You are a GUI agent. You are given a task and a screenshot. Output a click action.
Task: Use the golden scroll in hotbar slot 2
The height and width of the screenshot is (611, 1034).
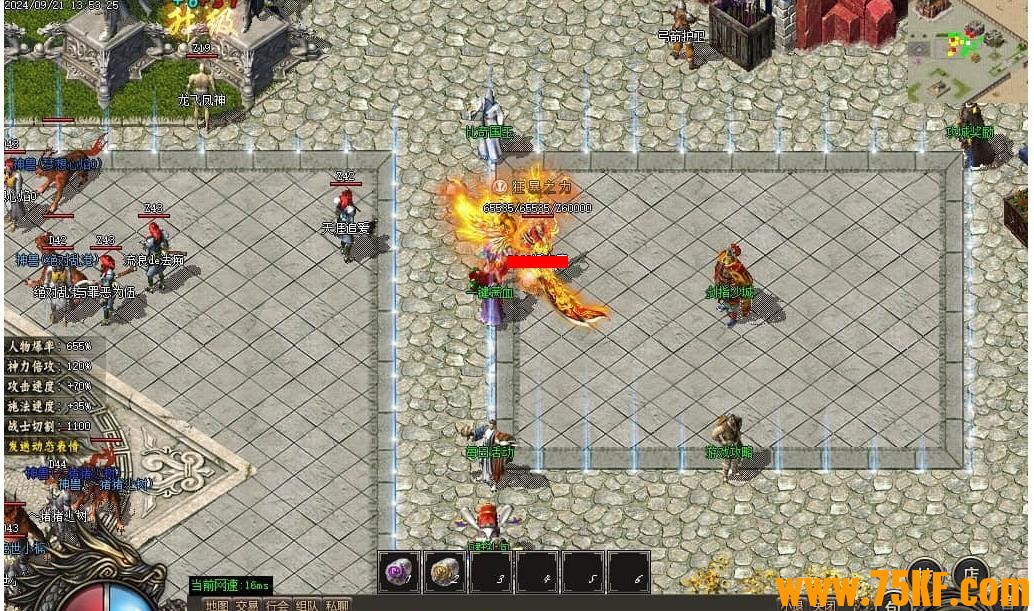(x=445, y=573)
